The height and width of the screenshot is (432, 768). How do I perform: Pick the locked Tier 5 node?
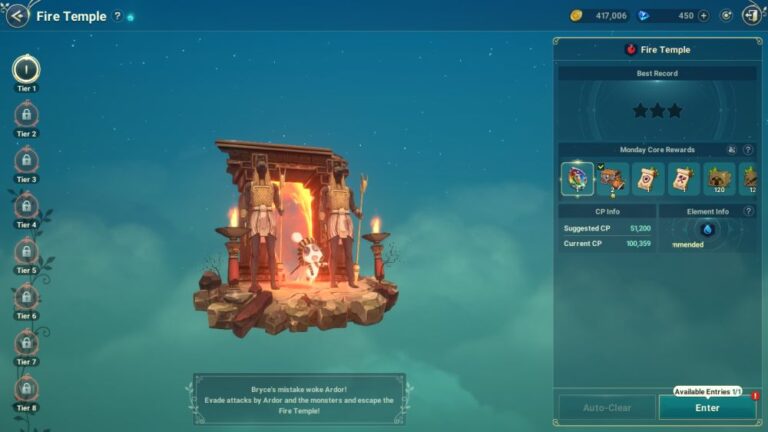point(26,252)
